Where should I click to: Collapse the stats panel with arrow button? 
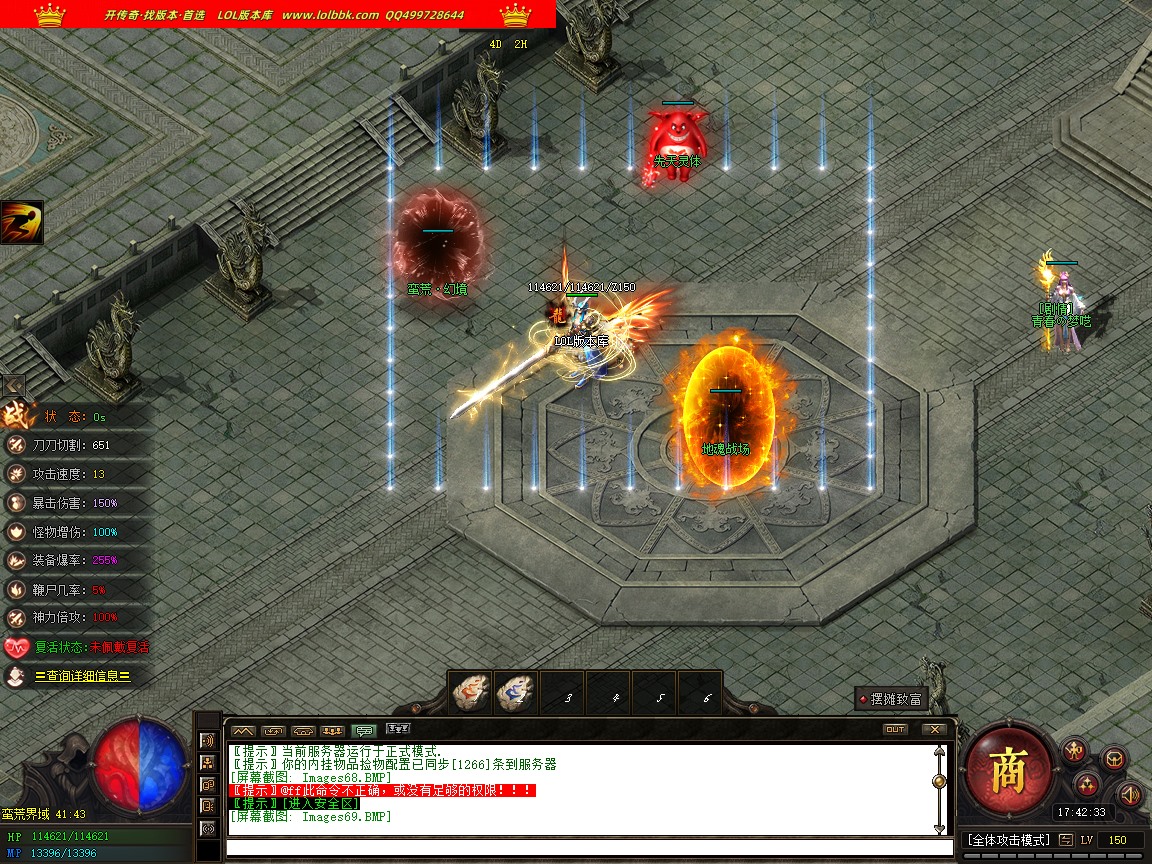14,385
